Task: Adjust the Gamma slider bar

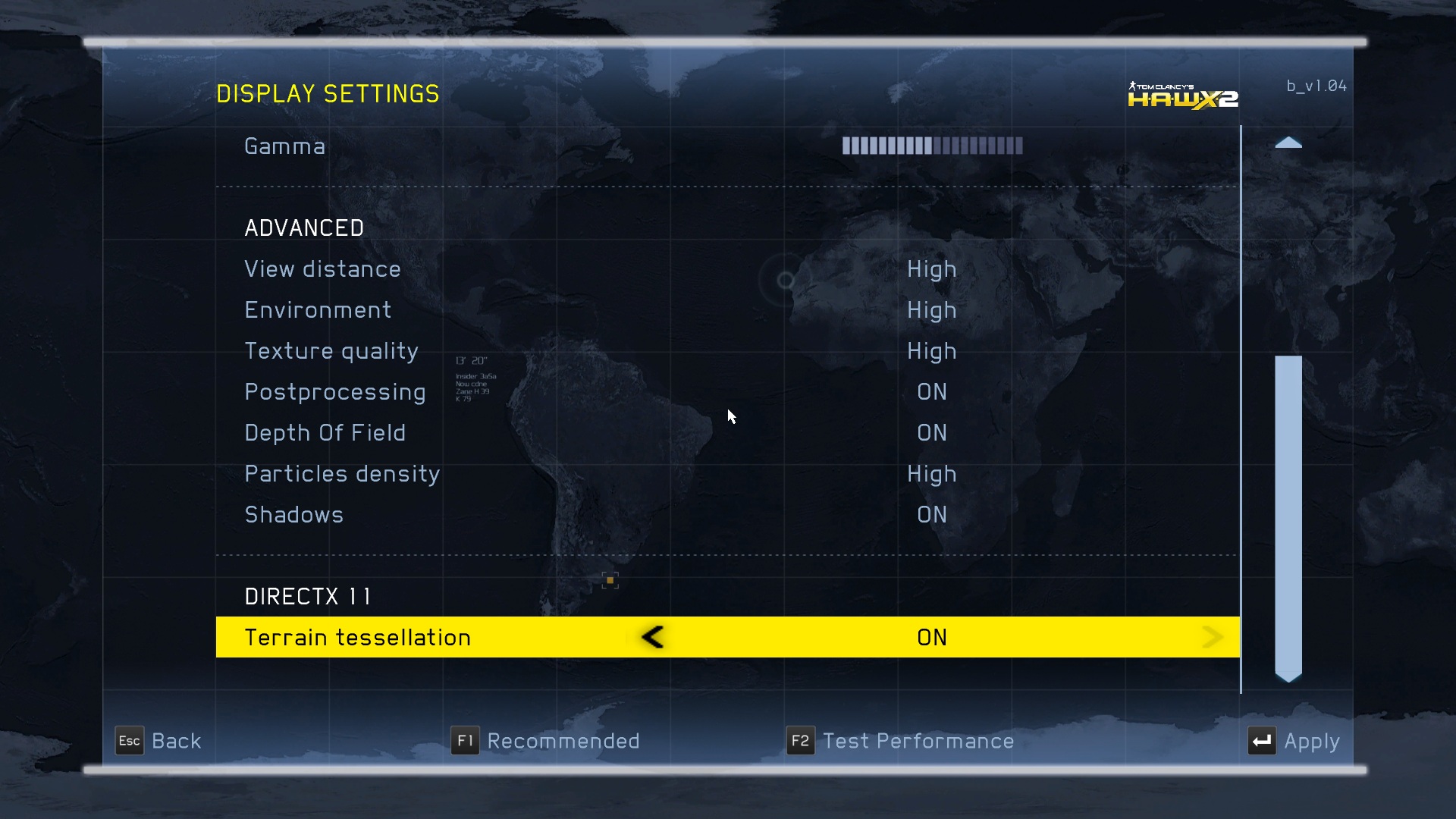Action: 932,146
